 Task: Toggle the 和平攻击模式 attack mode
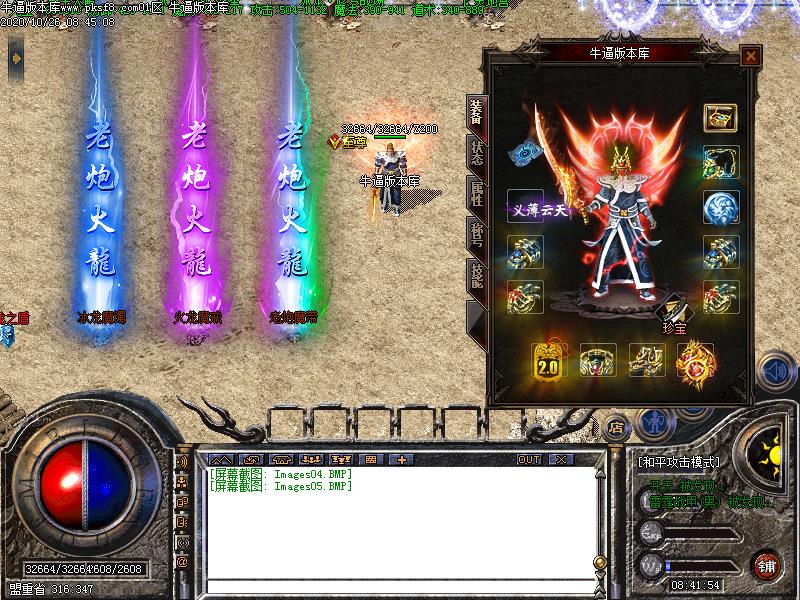678,462
